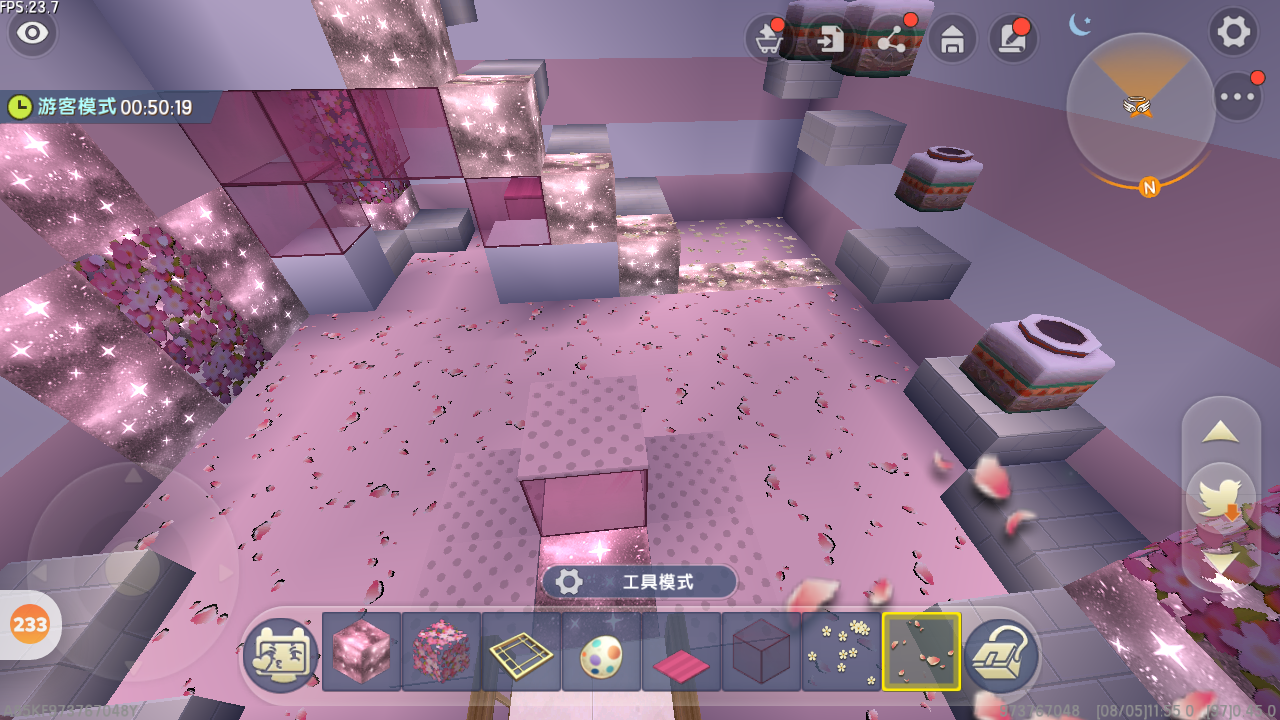Choose the white scattered flowers slot
1280x720 pixels.
(x=841, y=653)
